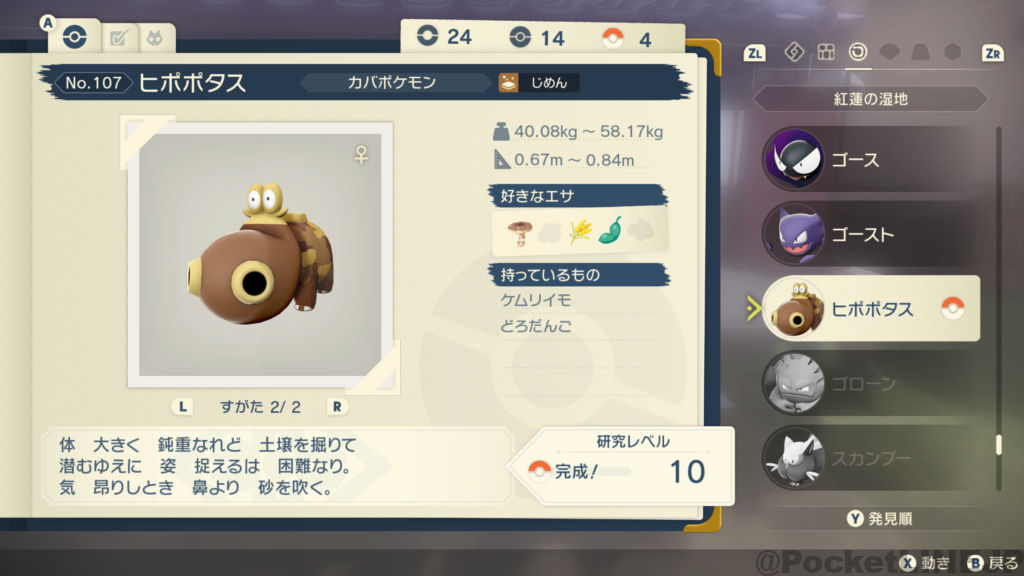1024x576 pixels.
Task: Click the mushroom food icon
Action: tap(518, 232)
